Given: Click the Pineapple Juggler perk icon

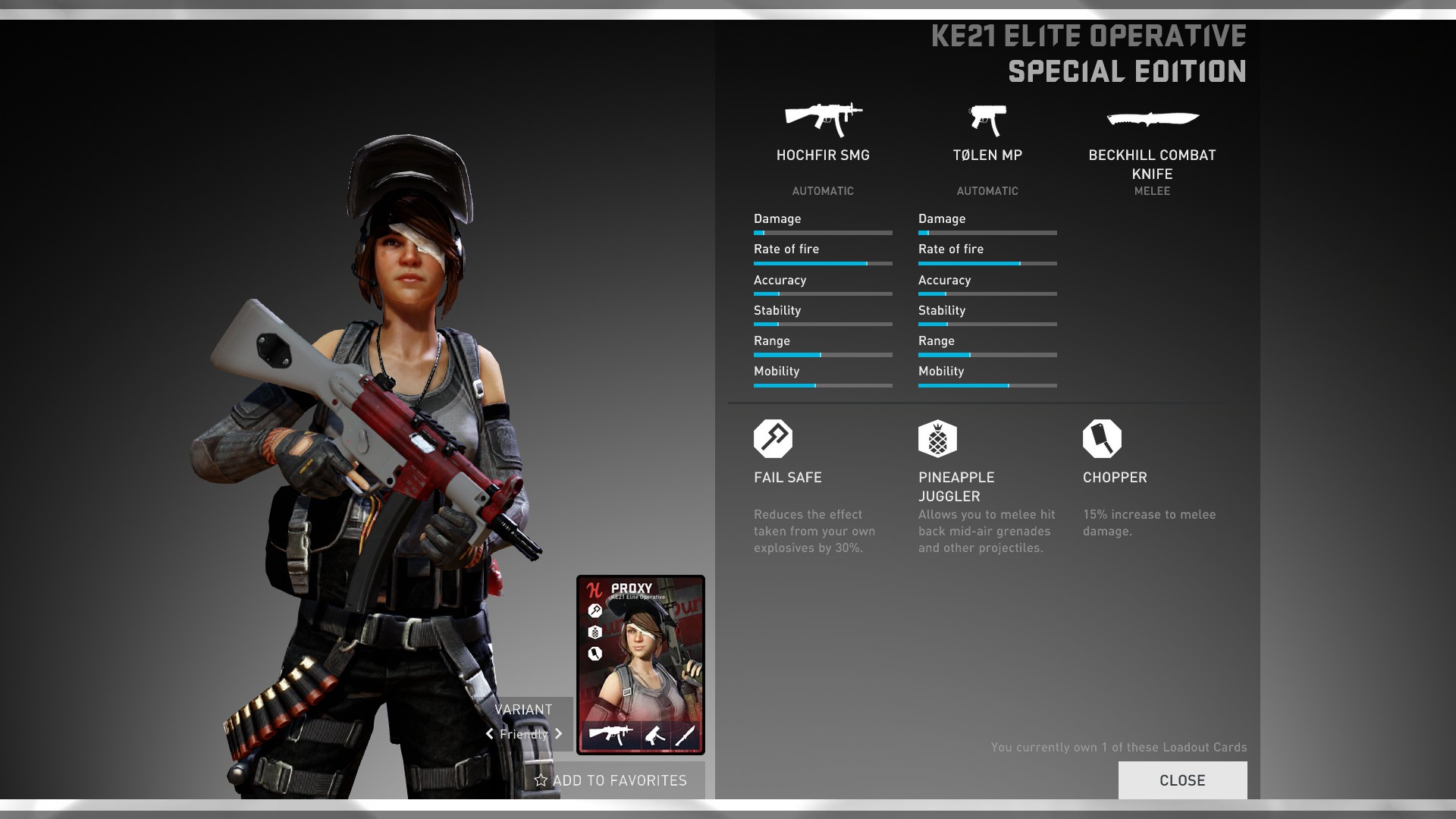Looking at the screenshot, I should pyautogui.click(x=937, y=438).
